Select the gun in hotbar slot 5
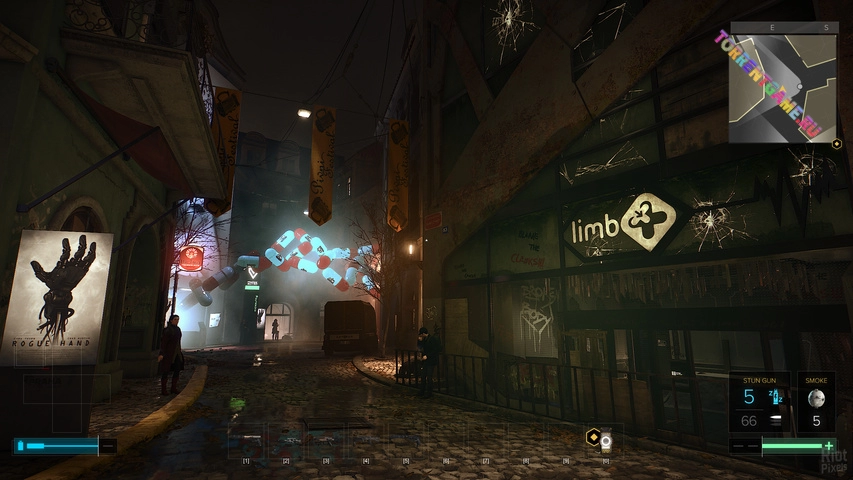Viewport: 853px width, 480px height. click(406, 438)
